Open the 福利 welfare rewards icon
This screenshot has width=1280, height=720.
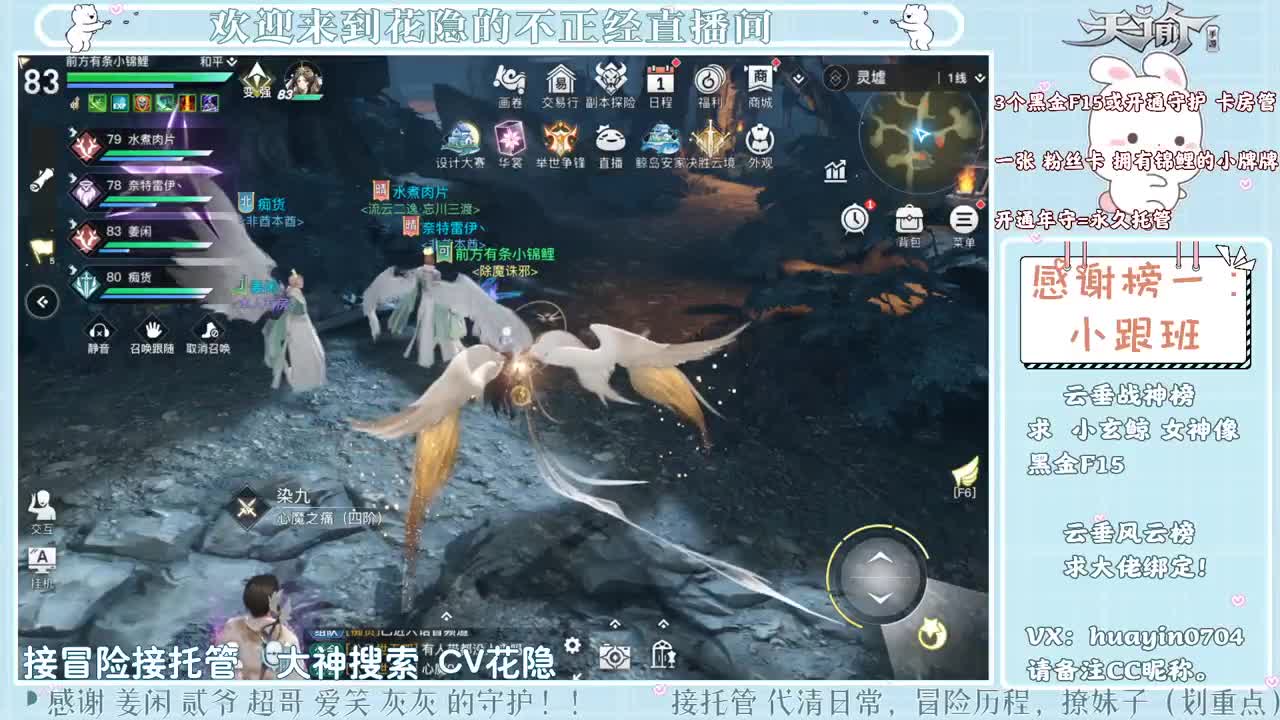coord(710,80)
